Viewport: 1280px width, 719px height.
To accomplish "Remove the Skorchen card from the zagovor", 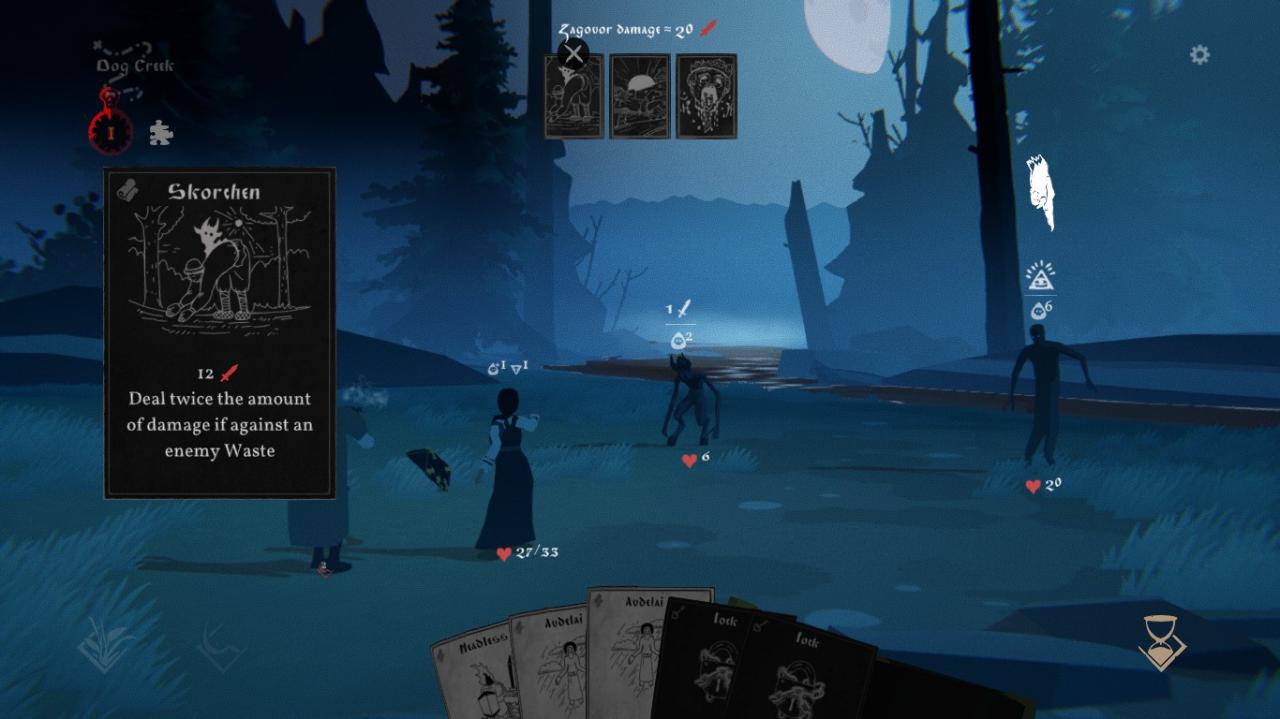I will tap(573, 54).
